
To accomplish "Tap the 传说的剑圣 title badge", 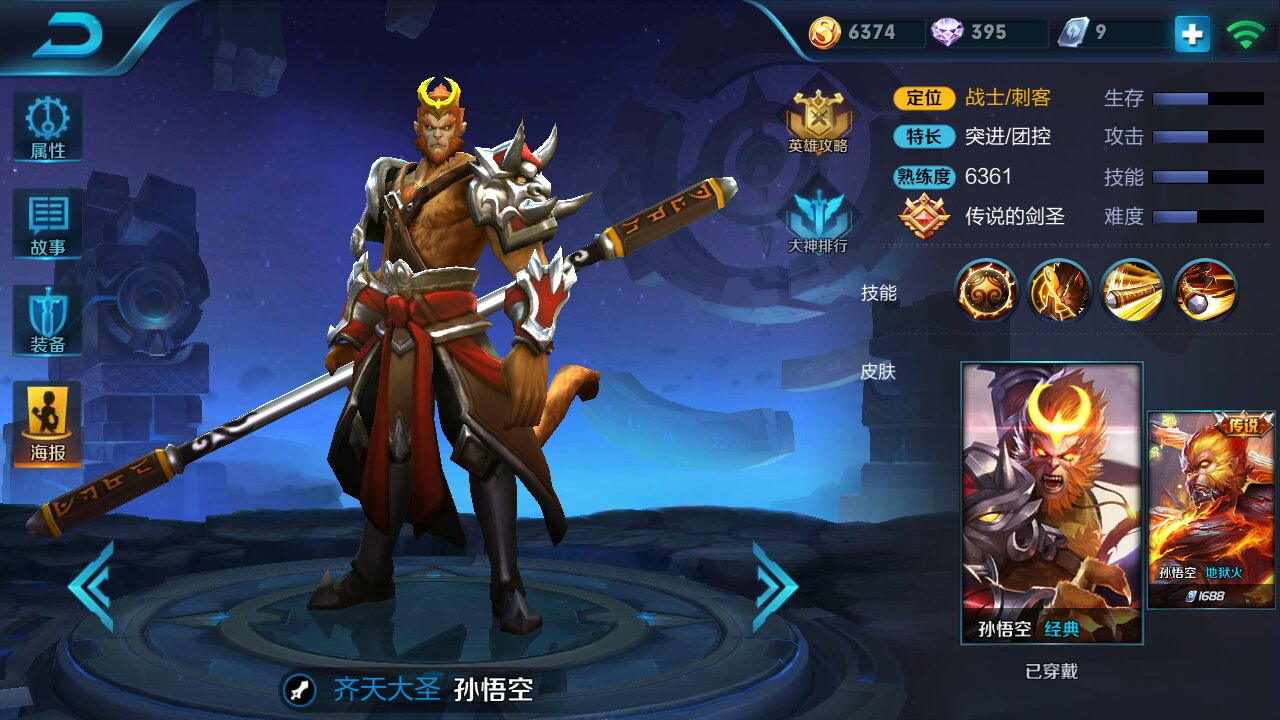I will point(925,216).
